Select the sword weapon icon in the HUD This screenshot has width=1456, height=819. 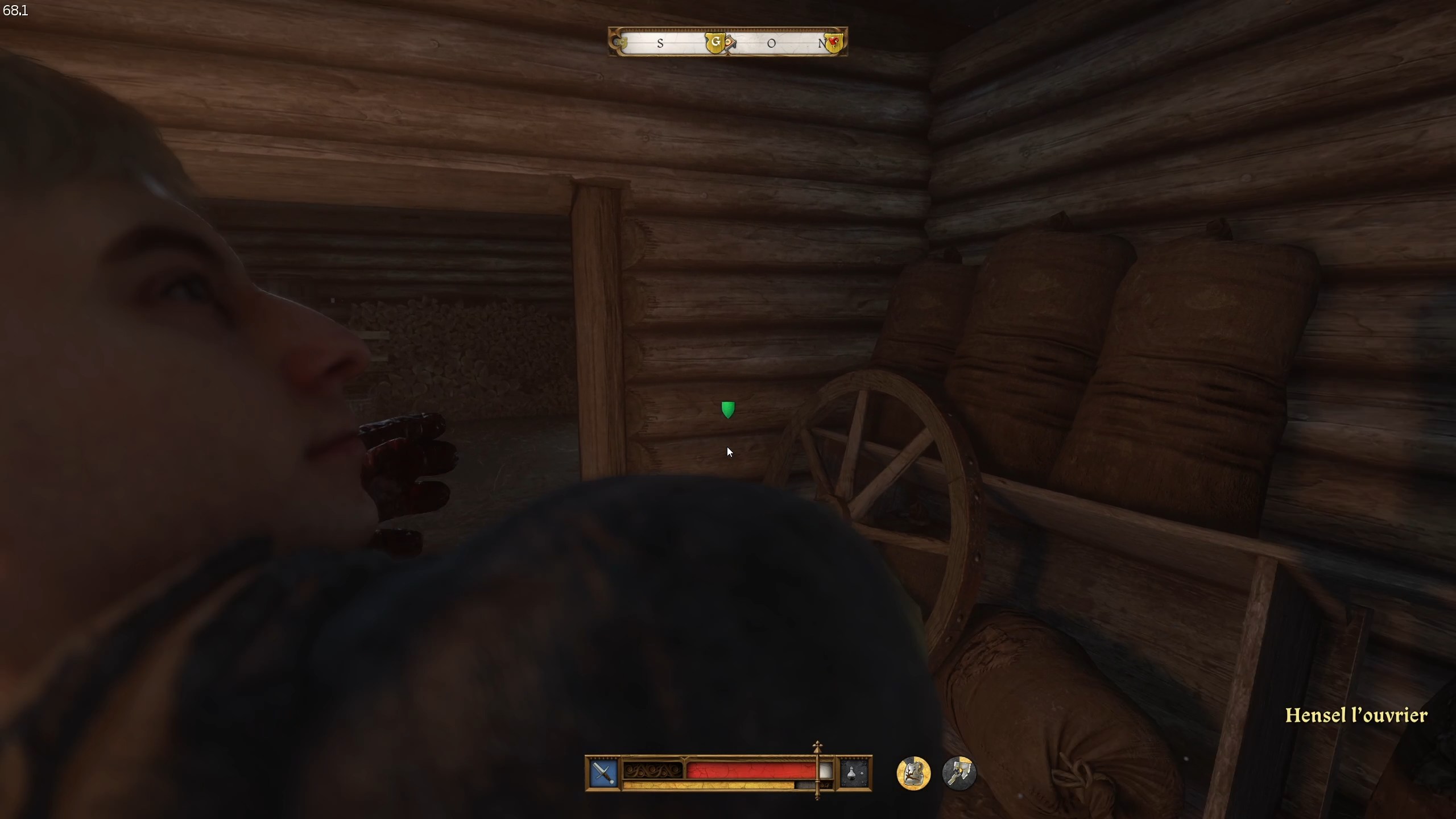click(x=602, y=773)
